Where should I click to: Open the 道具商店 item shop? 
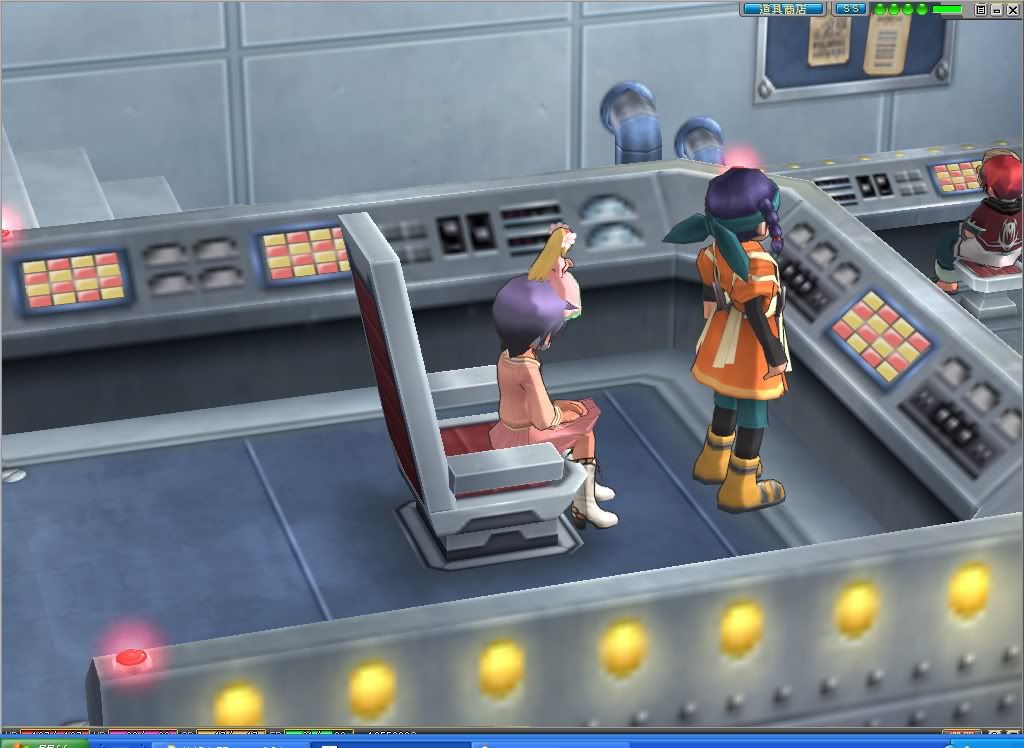point(783,9)
